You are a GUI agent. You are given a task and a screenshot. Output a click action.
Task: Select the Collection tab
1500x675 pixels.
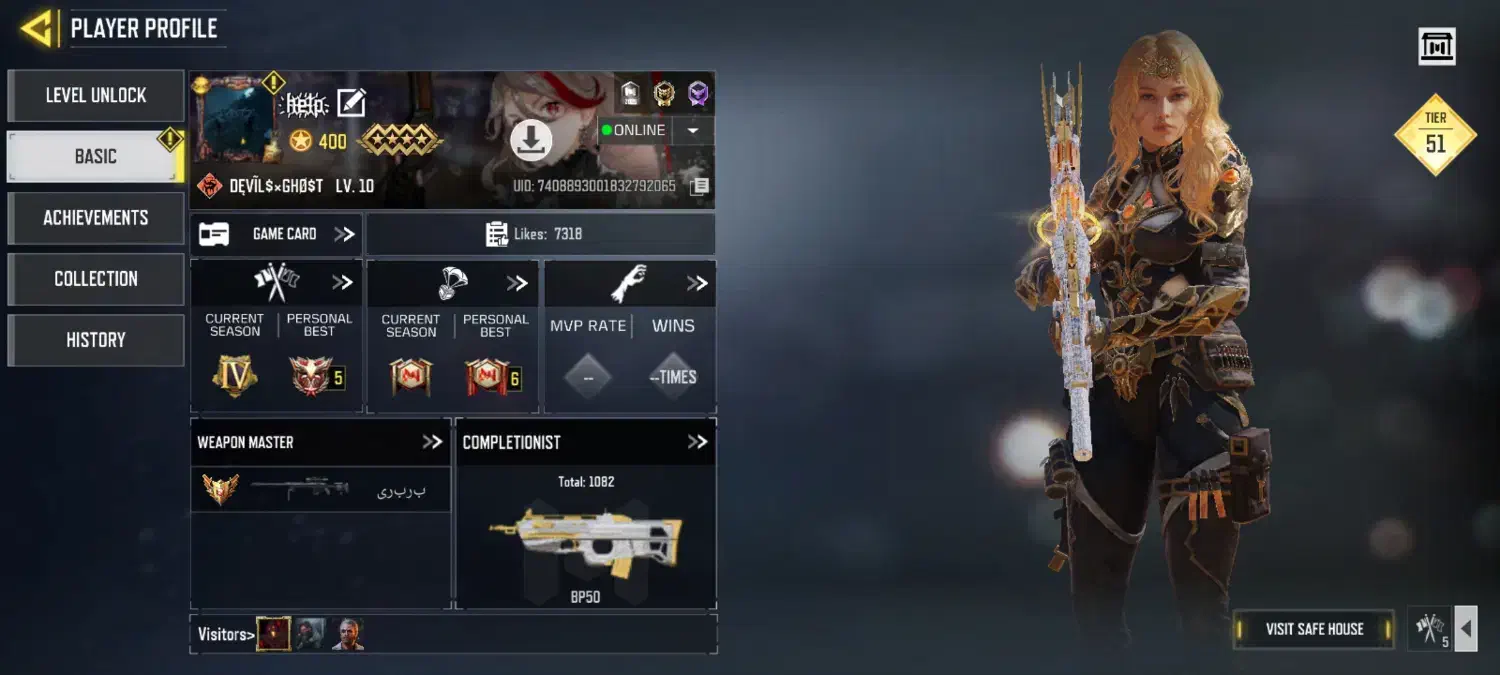pyautogui.click(x=96, y=279)
